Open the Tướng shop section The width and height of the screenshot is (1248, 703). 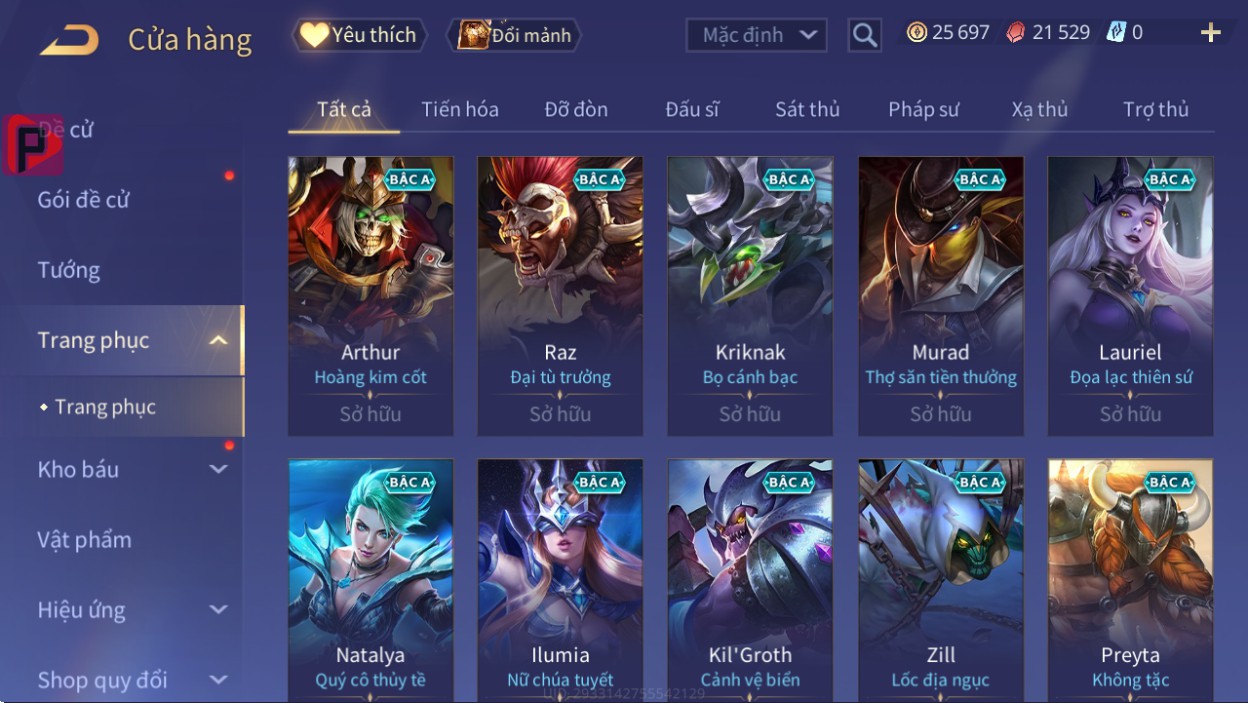click(x=69, y=270)
